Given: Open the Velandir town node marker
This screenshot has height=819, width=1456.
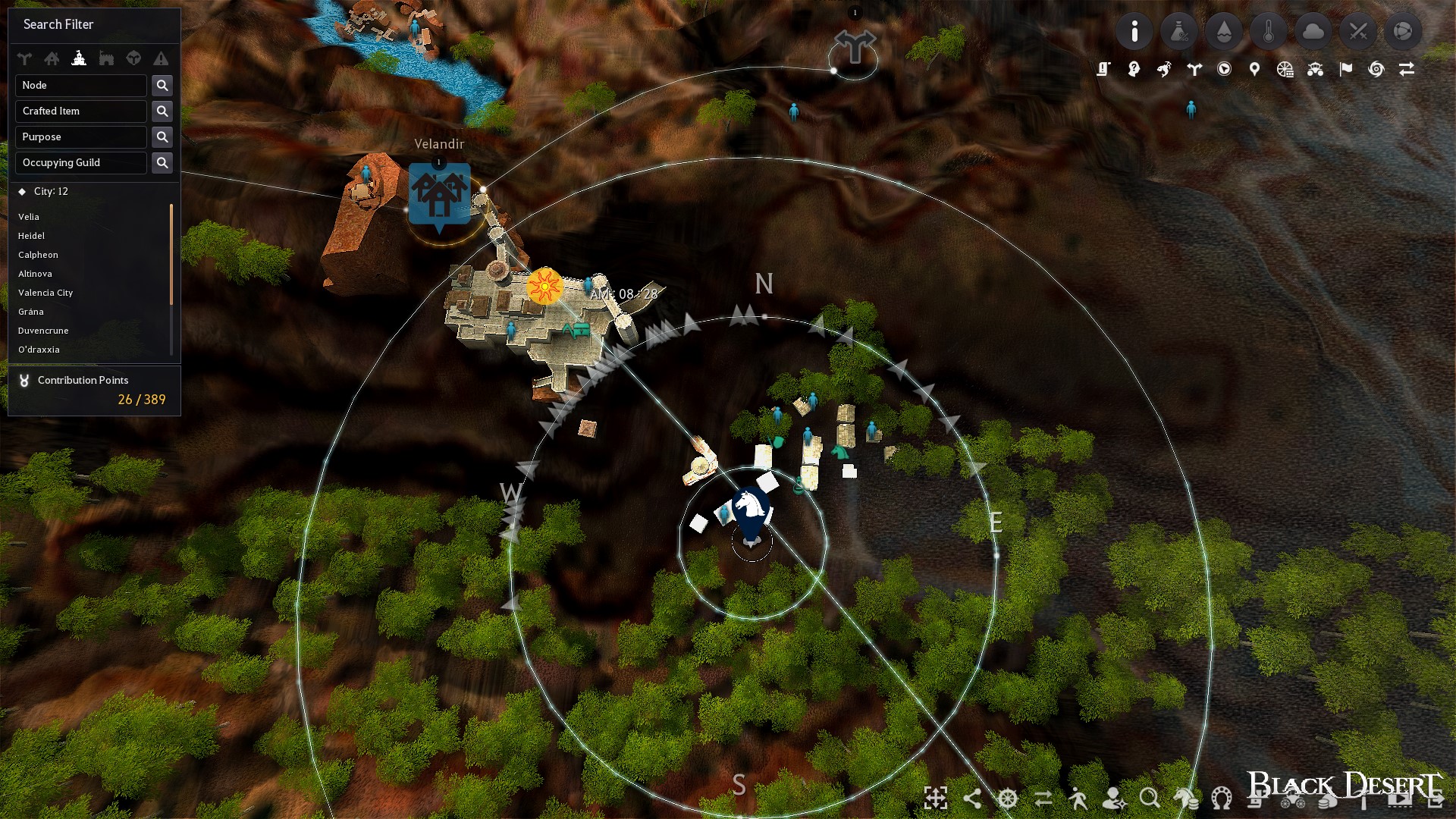Looking at the screenshot, I should click(x=439, y=194).
